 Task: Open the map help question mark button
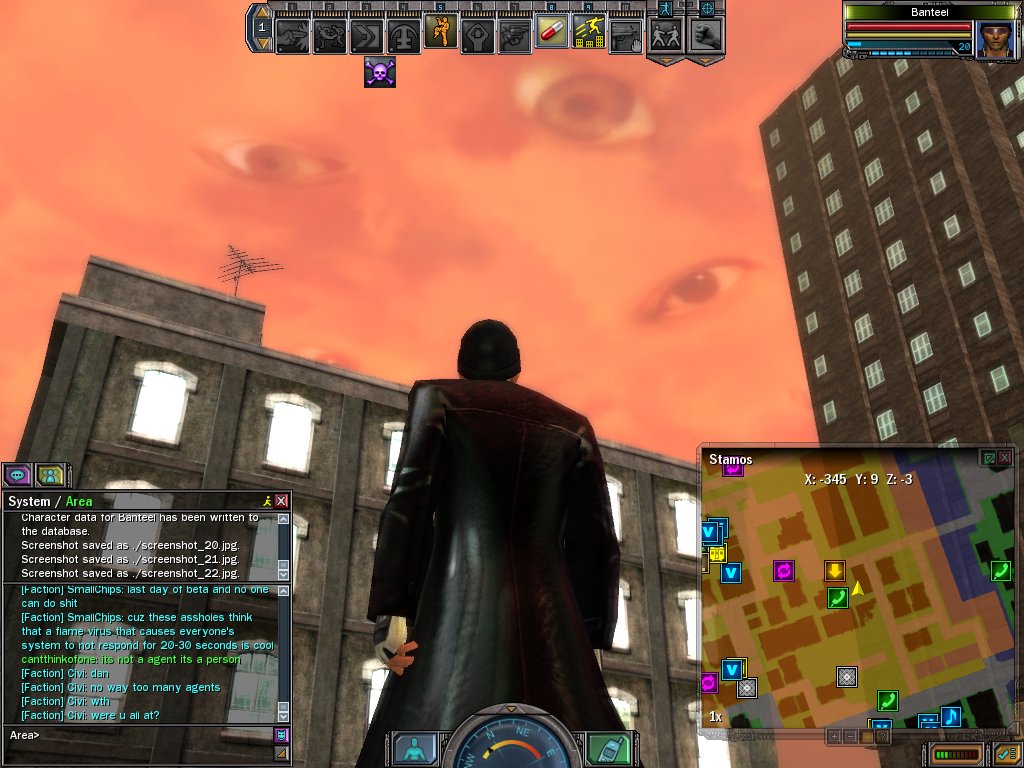tap(880, 736)
